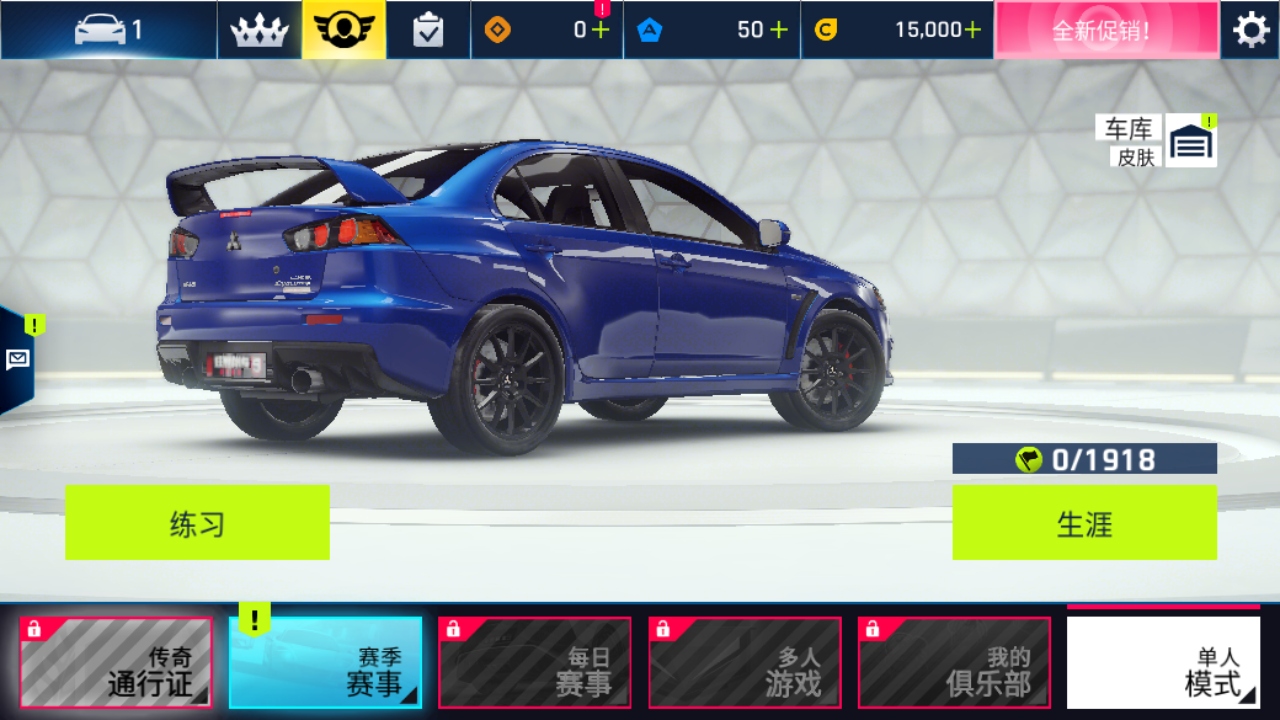Open the 全新促销 promotion banner
This screenshot has width=1280, height=720.
(1106, 30)
